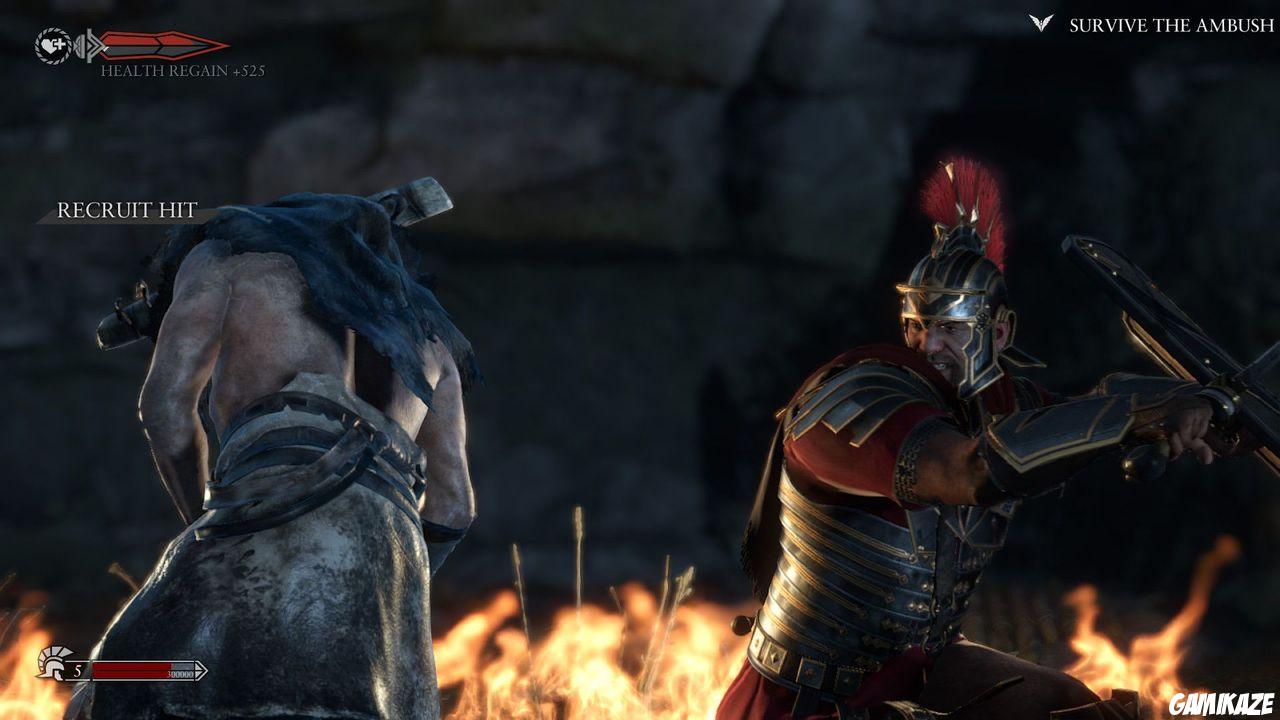The height and width of the screenshot is (720, 1280).
Task: Click the 300000 score counter
Action: (180, 674)
